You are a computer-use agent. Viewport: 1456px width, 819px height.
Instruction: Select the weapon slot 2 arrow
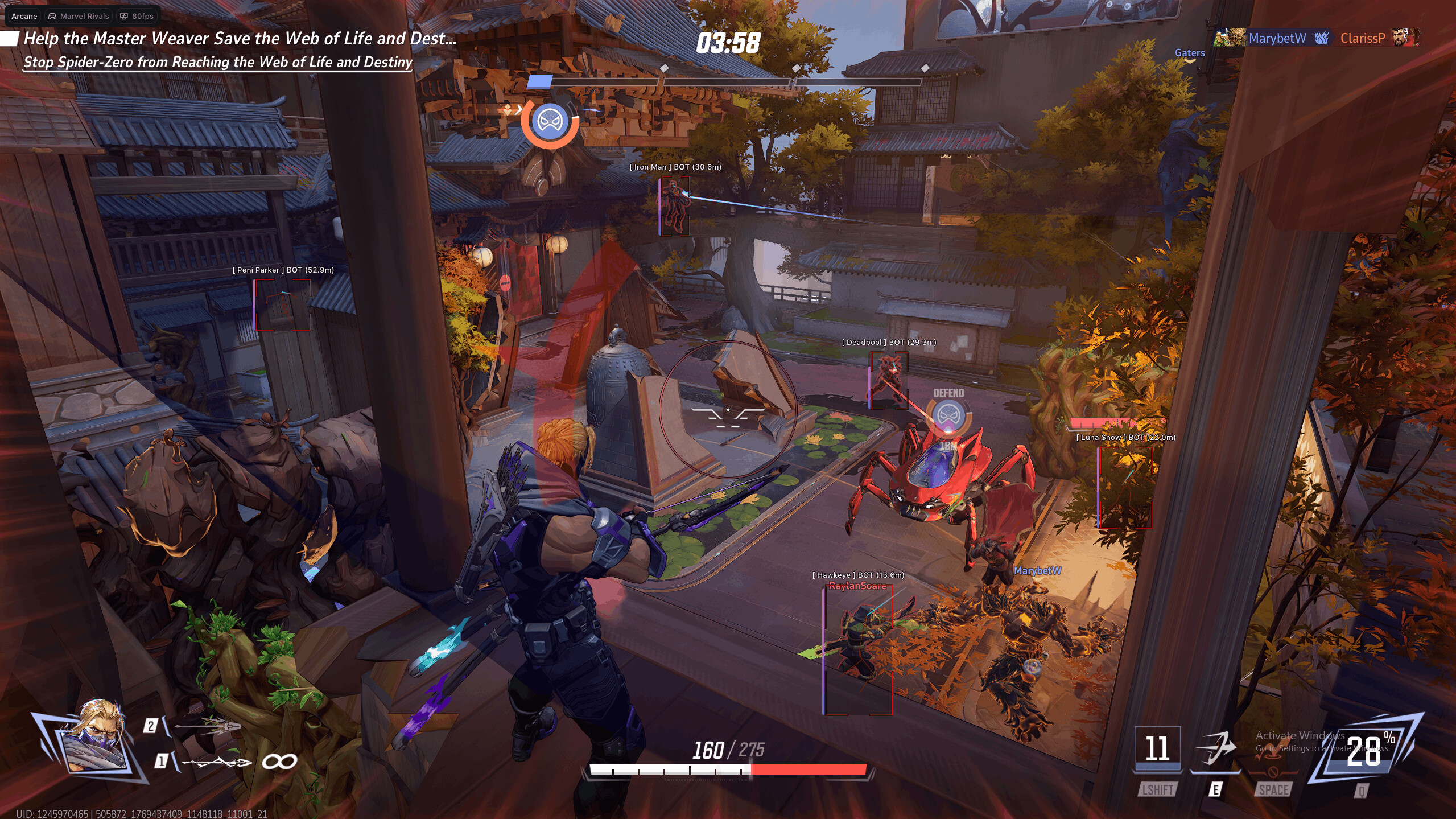point(208,726)
